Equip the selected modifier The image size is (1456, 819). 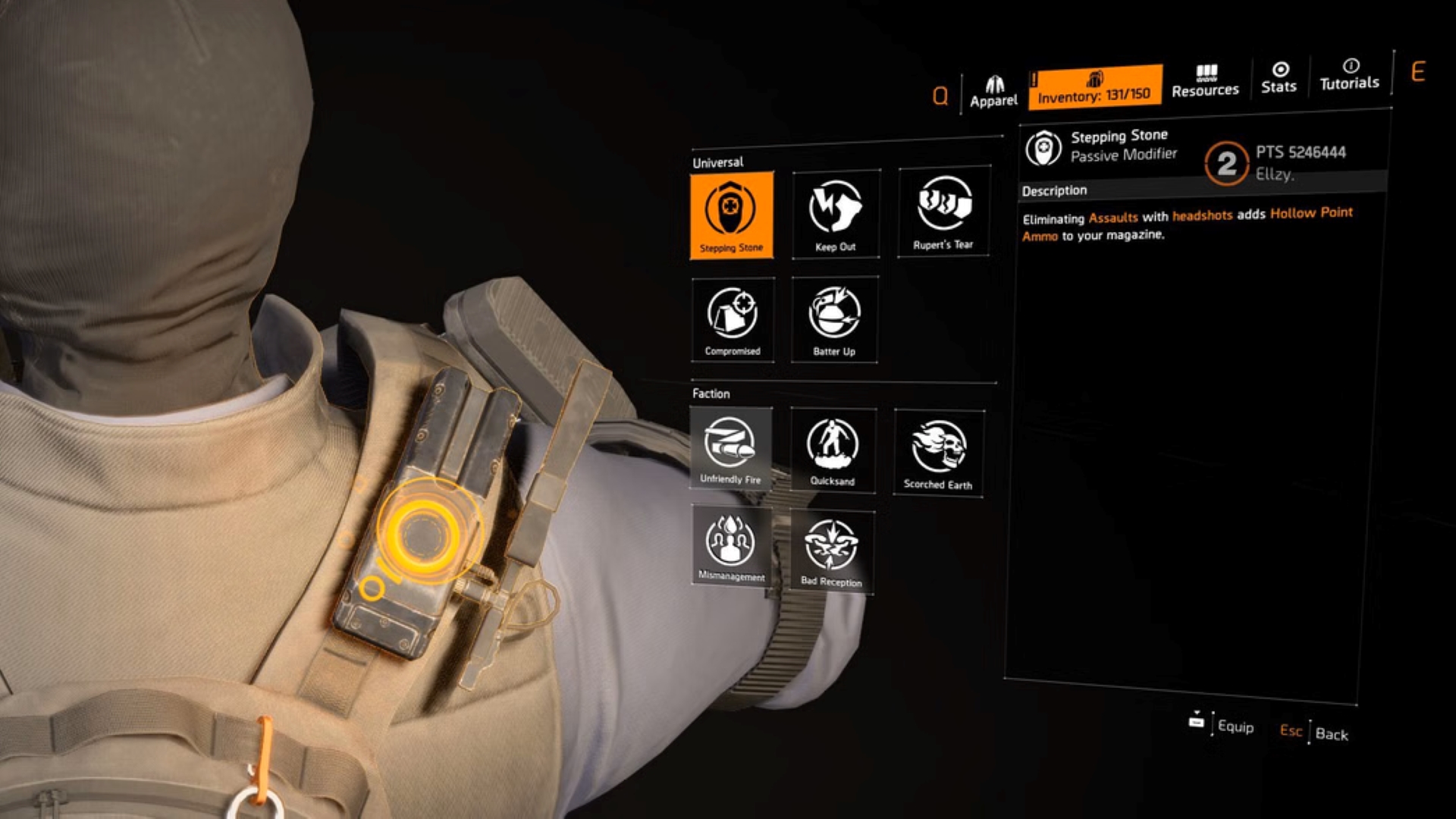(x=1222, y=725)
